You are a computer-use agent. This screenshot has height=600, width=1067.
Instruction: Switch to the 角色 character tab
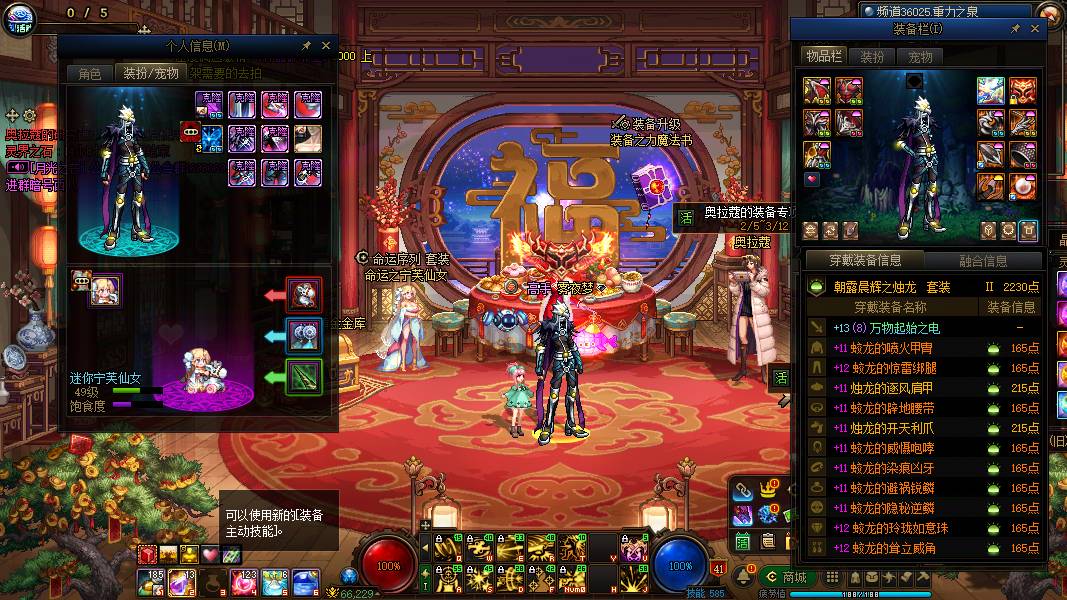point(90,73)
